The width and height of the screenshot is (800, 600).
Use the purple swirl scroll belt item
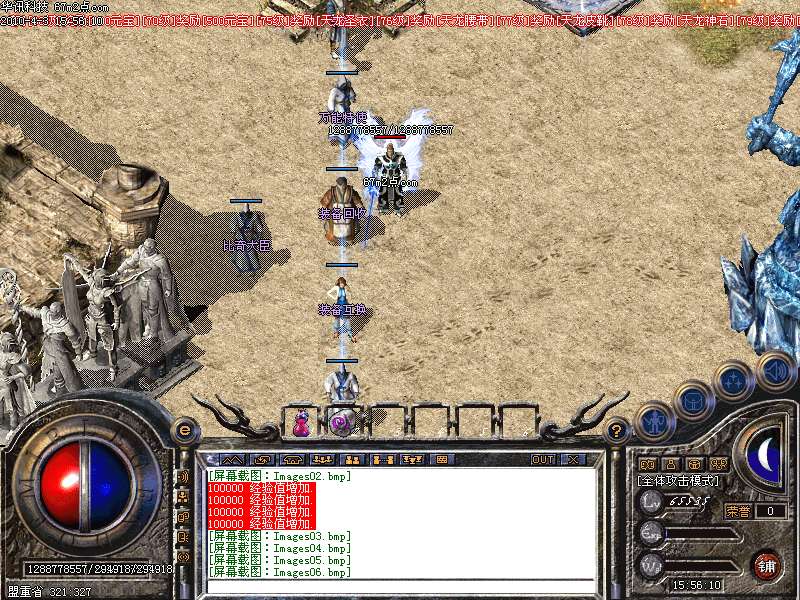(341, 424)
